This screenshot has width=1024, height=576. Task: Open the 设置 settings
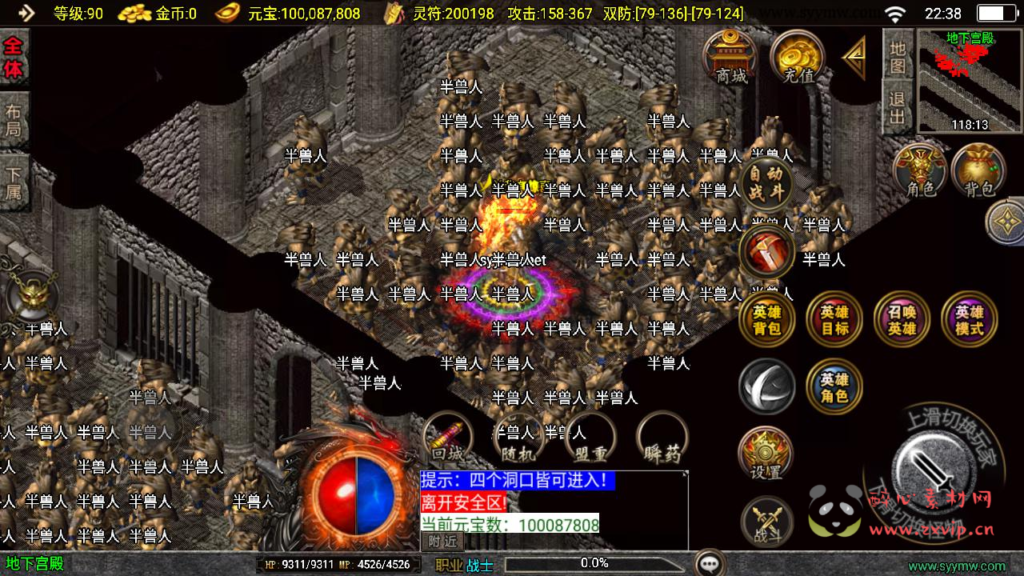pyautogui.click(x=767, y=455)
